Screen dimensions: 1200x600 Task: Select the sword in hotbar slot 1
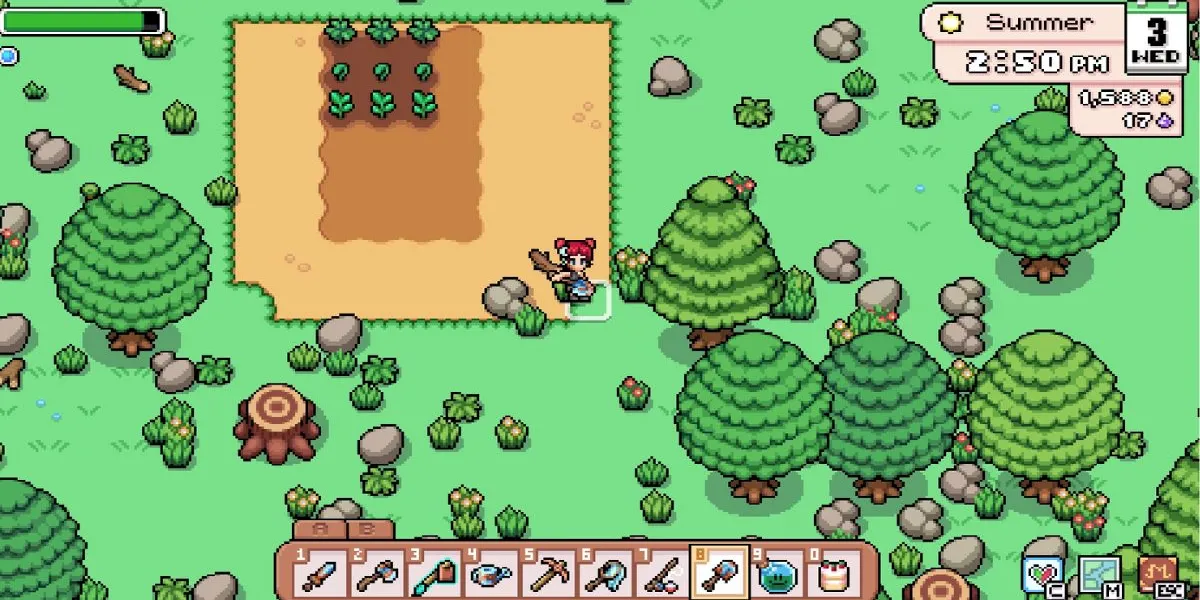click(321, 574)
